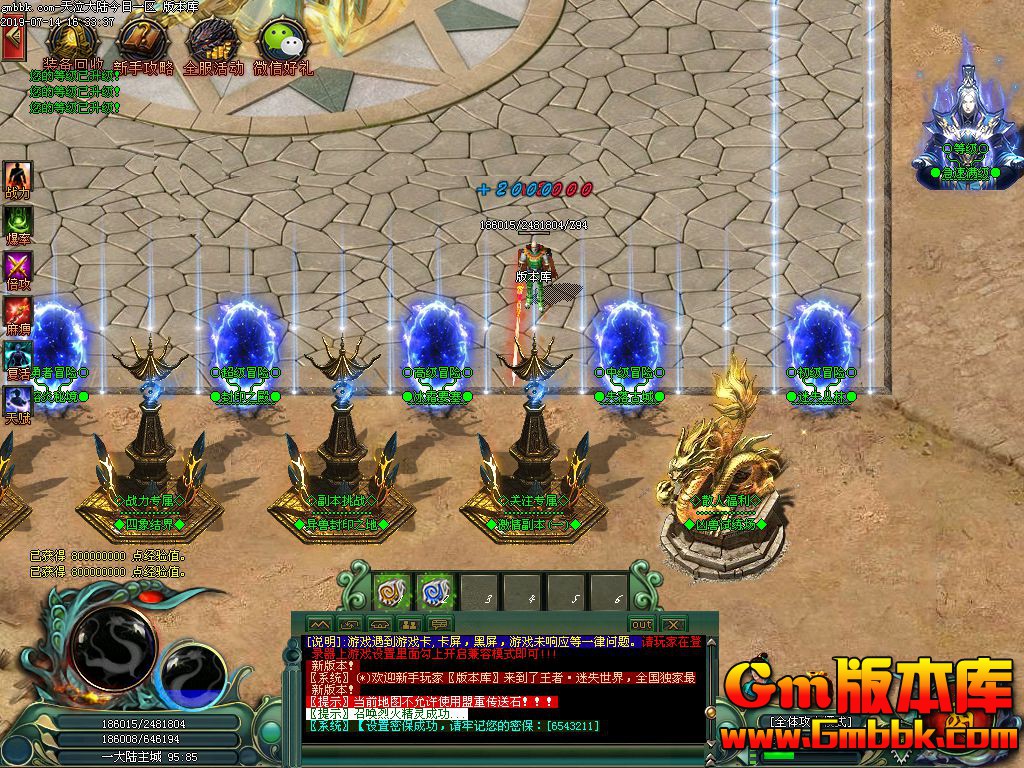Show the 全服活动 server events
The height and width of the screenshot is (768, 1024).
212,43
